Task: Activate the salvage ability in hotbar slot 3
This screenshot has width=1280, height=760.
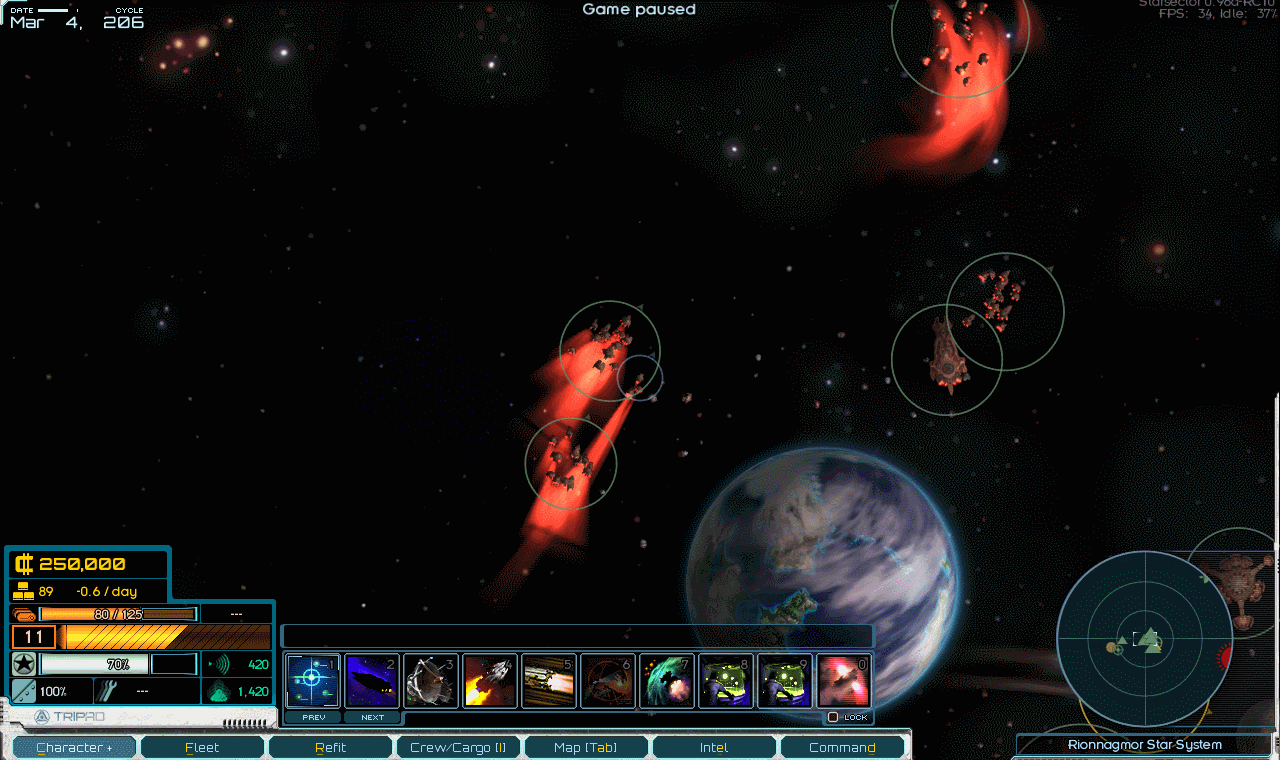Action: coord(430,680)
